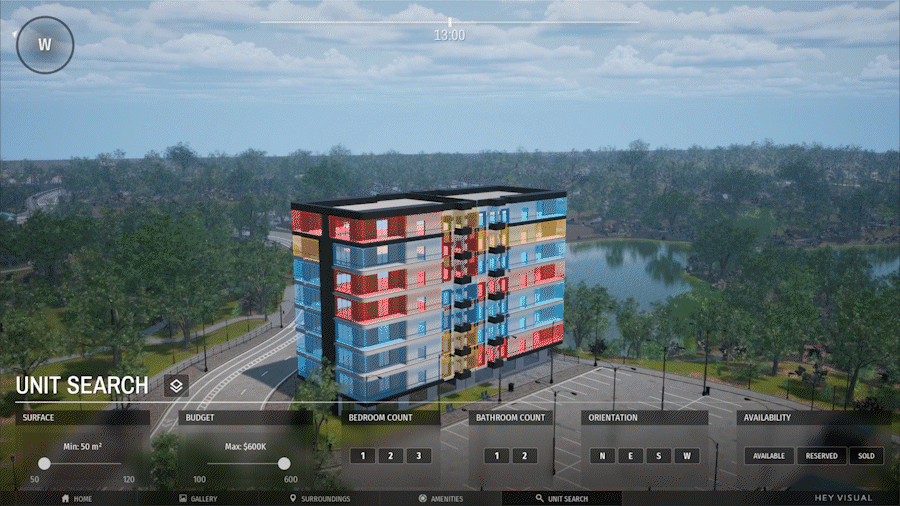Image resolution: width=900 pixels, height=506 pixels.
Task: Enable the West orientation filter
Action: click(x=687, y=456)
